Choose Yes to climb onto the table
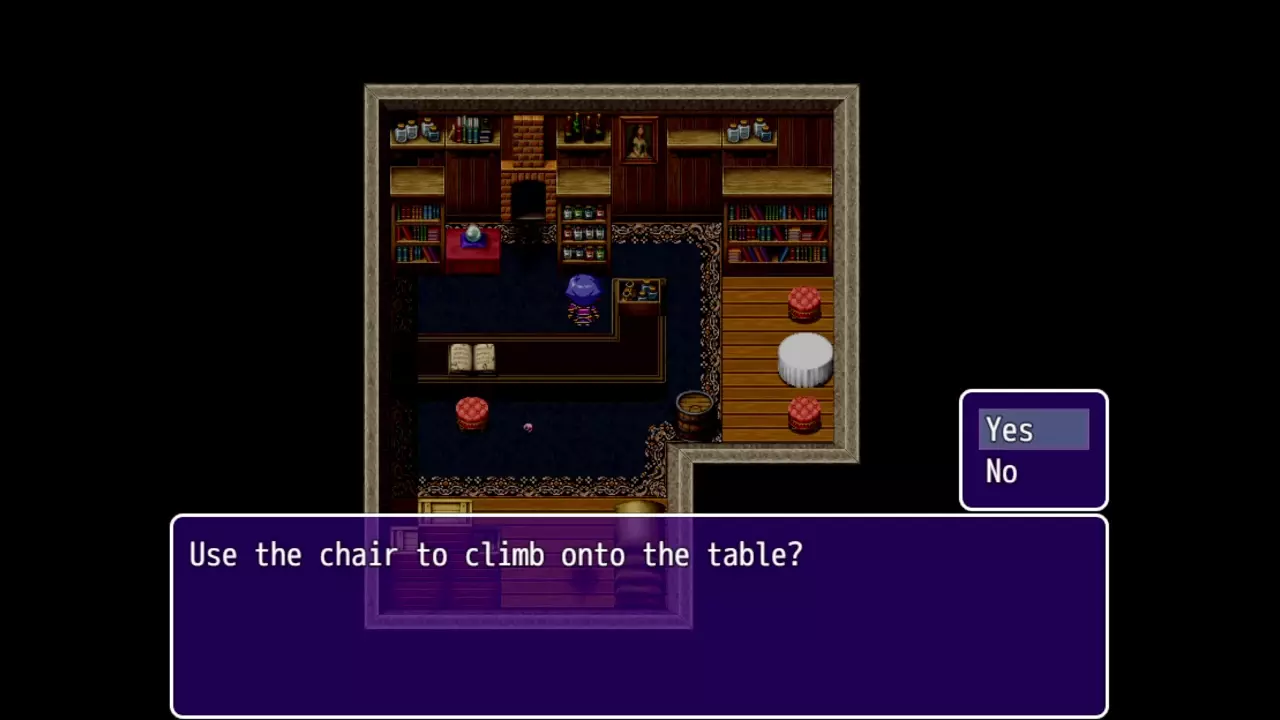1280x720 pixels. (1032, 430)
